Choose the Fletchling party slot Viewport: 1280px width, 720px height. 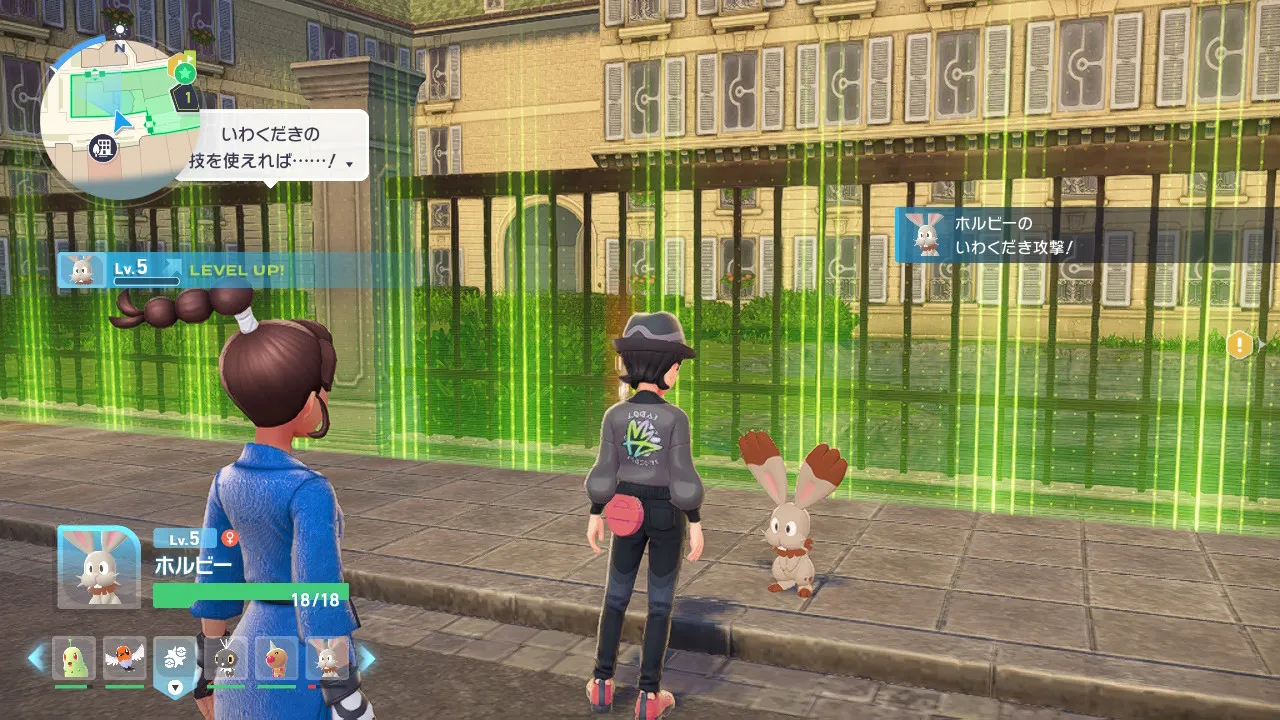coord(124,658)
